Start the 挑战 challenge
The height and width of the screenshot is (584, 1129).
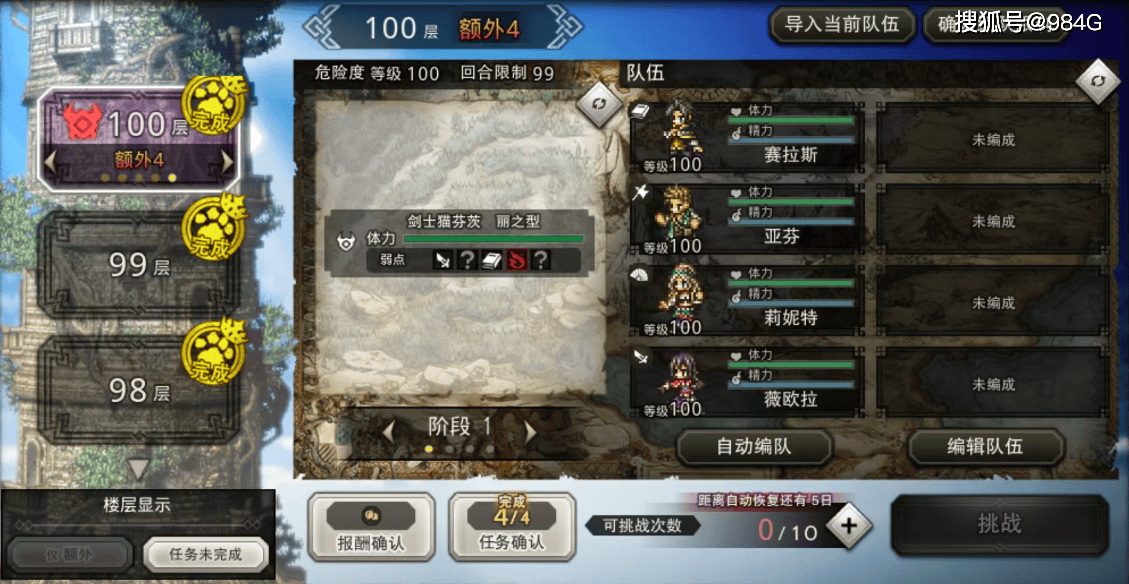999,525
